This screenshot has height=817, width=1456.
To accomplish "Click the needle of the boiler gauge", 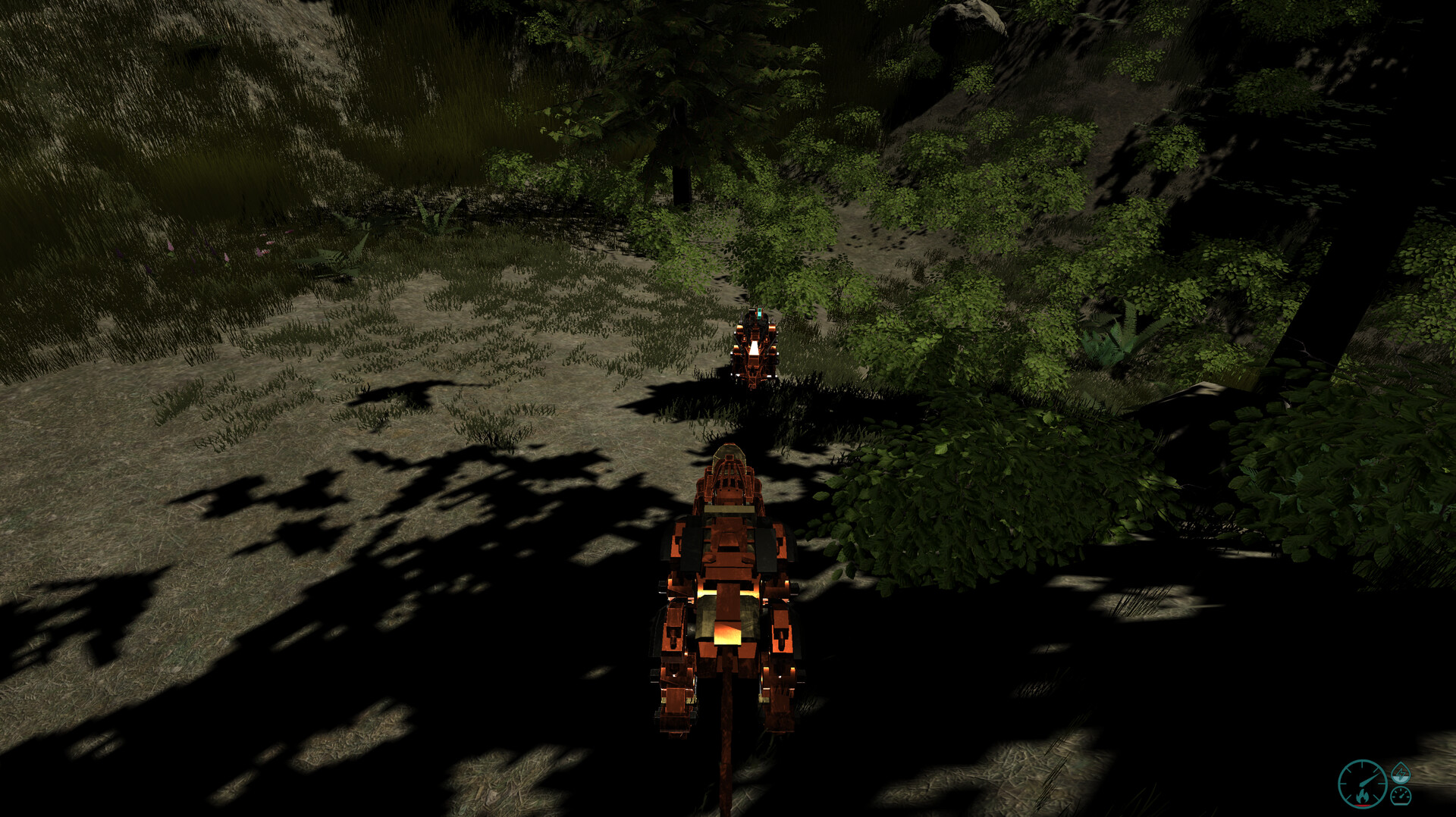I will click(1368, 778).
